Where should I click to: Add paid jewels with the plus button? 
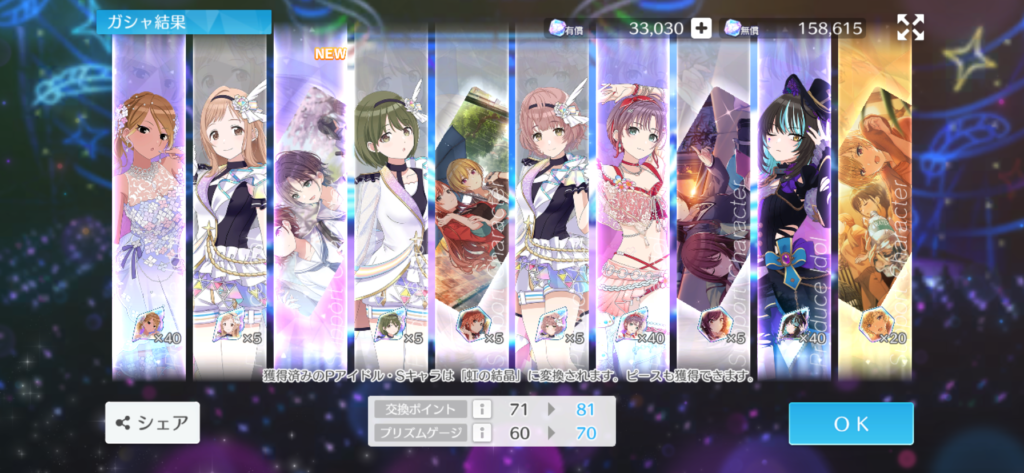click(702, 28)
